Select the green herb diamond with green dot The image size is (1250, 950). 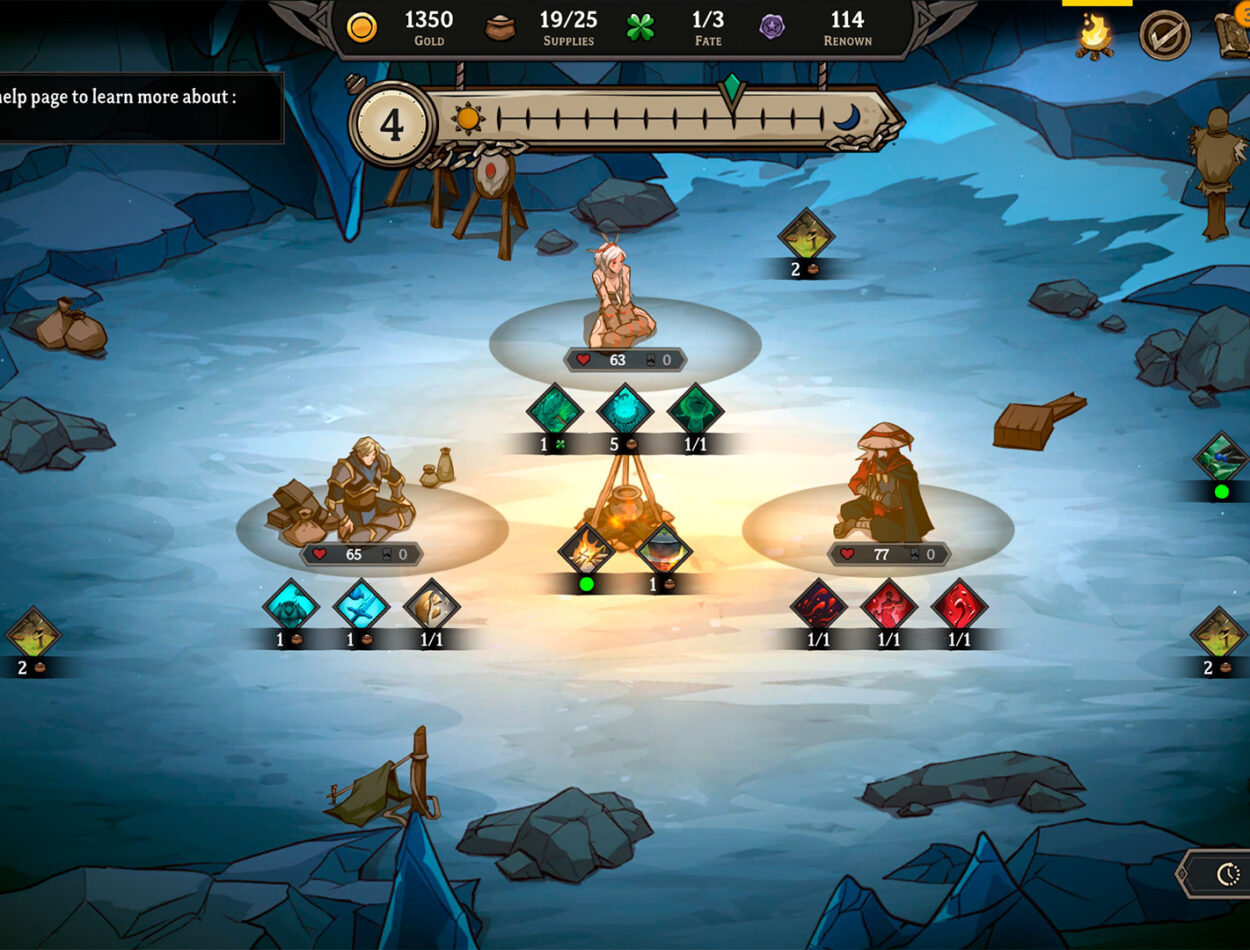1220,459
